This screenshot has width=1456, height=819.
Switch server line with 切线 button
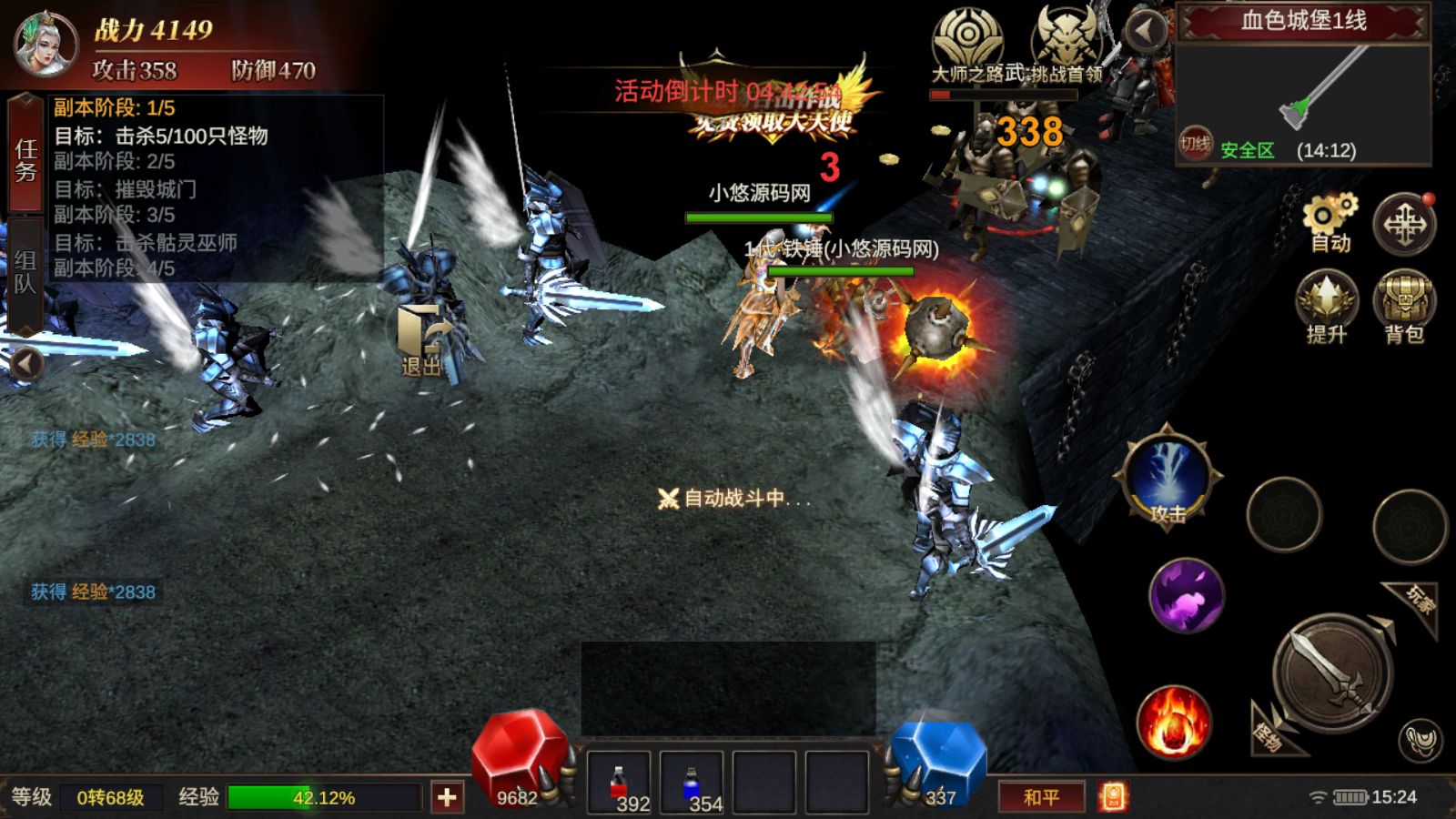tap(1195, 144)
